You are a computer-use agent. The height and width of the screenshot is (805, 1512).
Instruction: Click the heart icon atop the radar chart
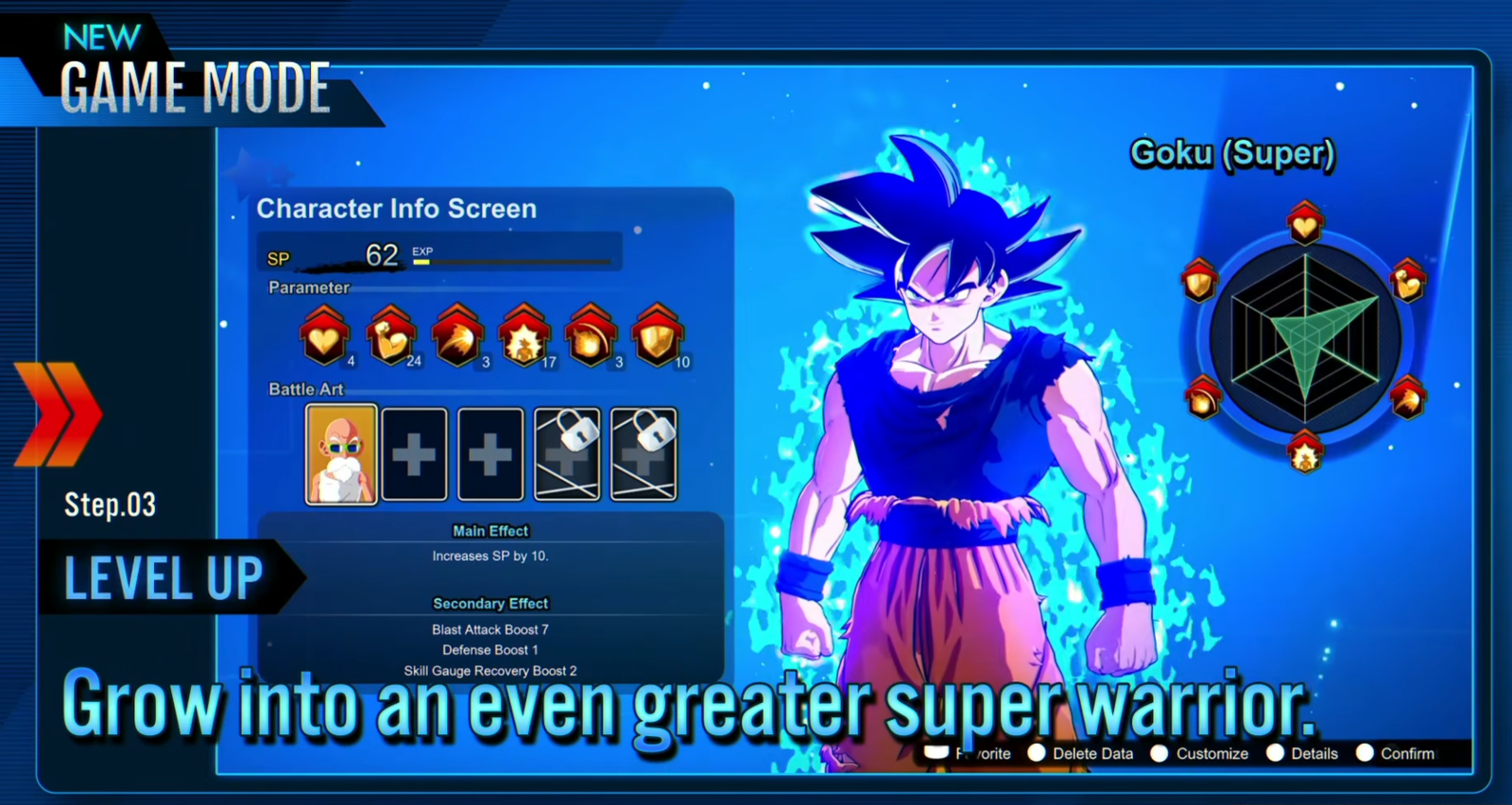point(1305,224)
